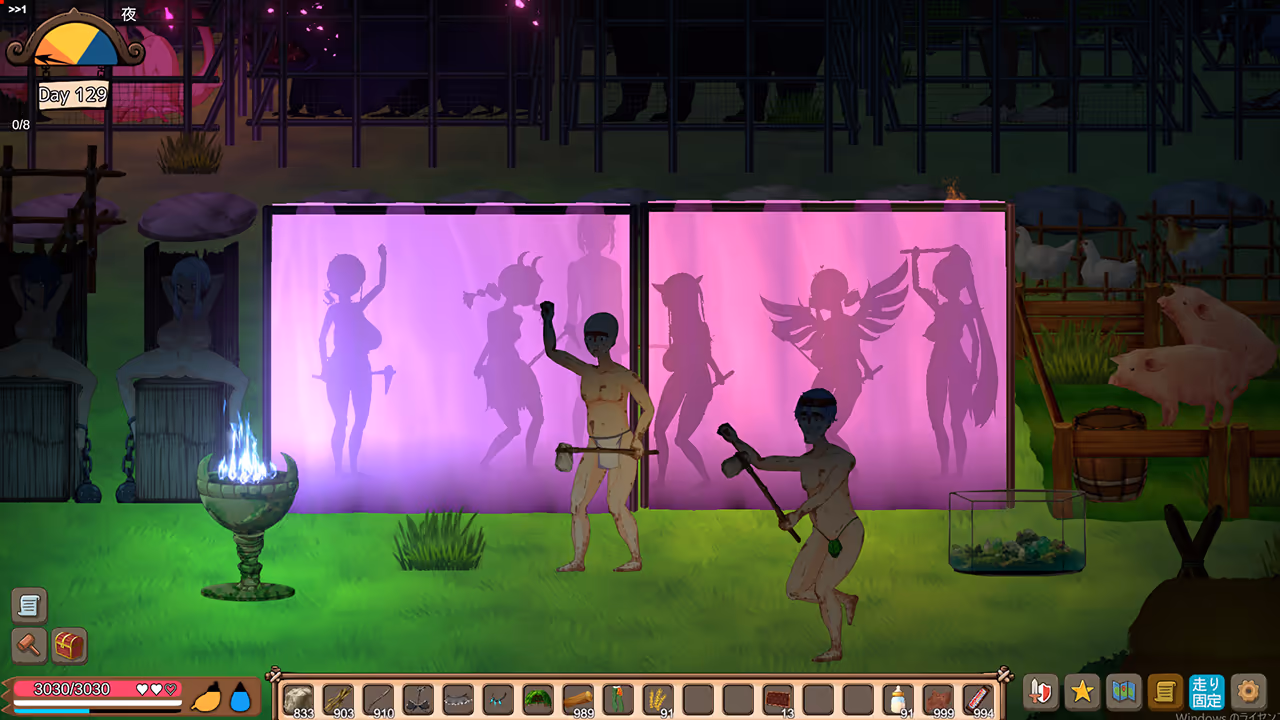Pick the hotbar slot showing 999
This screenshot has height=720, width=1280.
click(938, 697)
